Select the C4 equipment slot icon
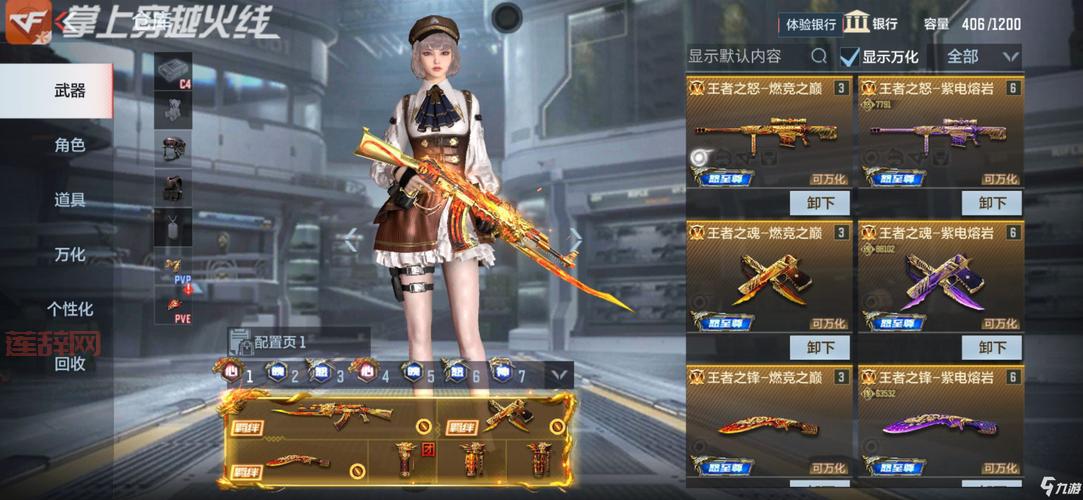The width and height of the screenshot is (1083, 500). [x=172, y=71]
